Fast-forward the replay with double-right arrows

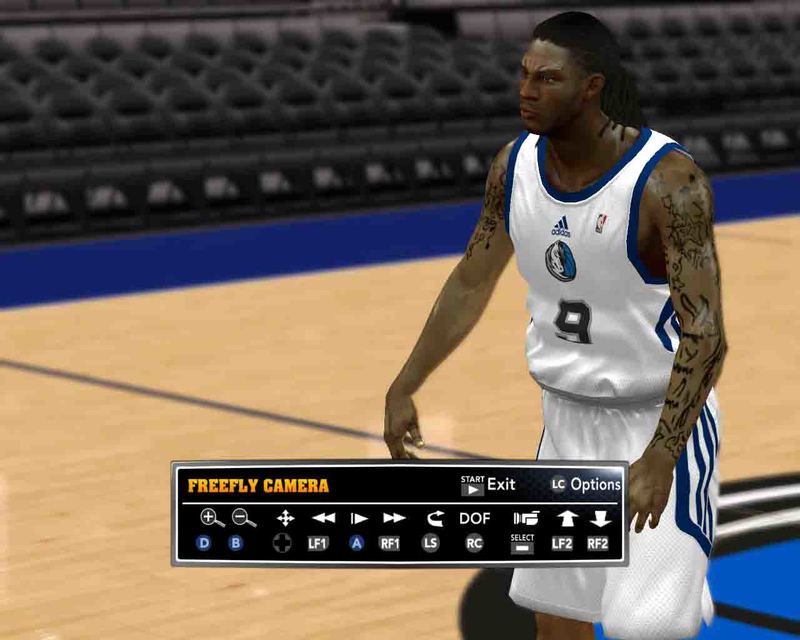[394, 518]
